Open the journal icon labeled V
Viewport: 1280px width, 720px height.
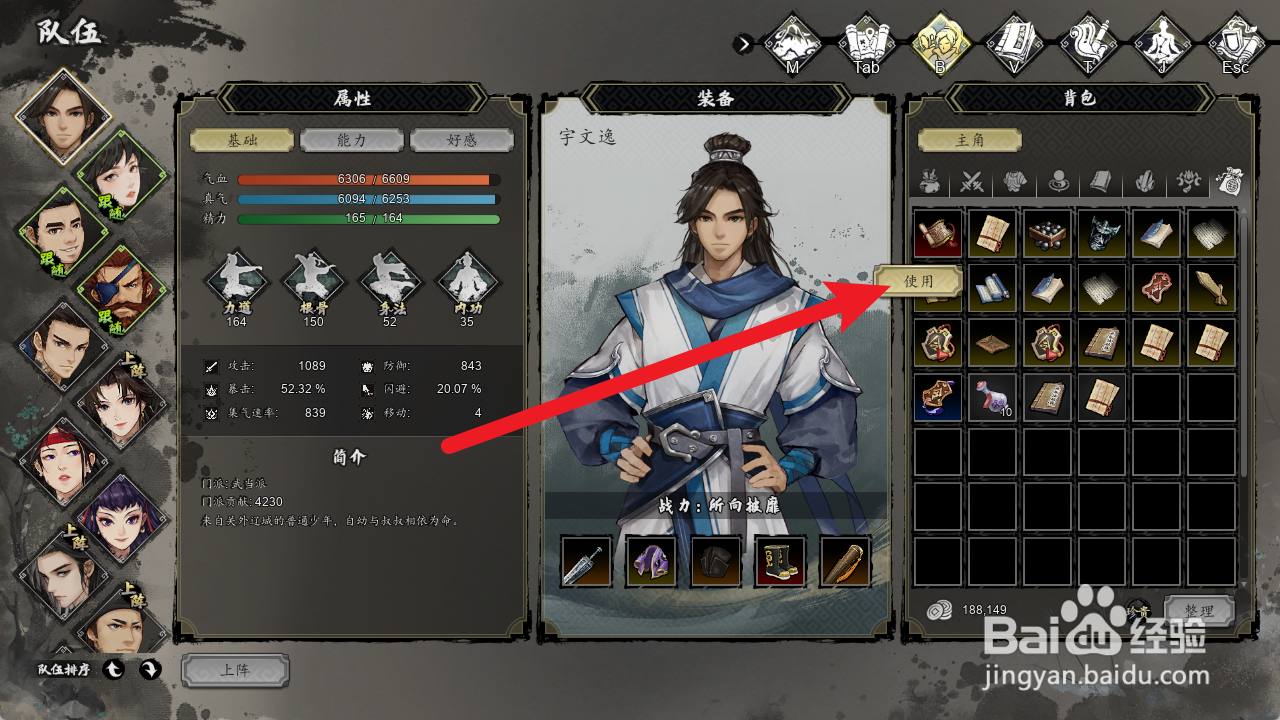(x=1014, y=45)
